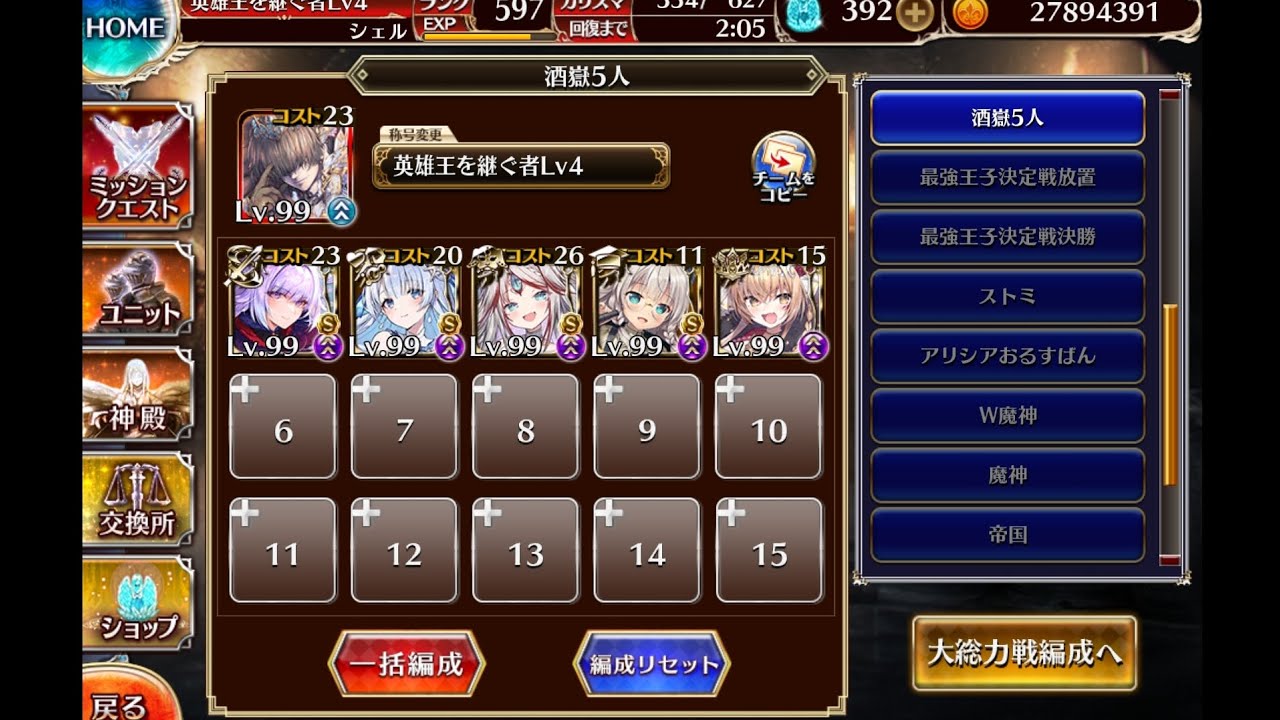This screenshot has width=1280, height=720.
Task: Switch to the 最強王子決定戦決勝 team preset
Action: pos(1007,238)
